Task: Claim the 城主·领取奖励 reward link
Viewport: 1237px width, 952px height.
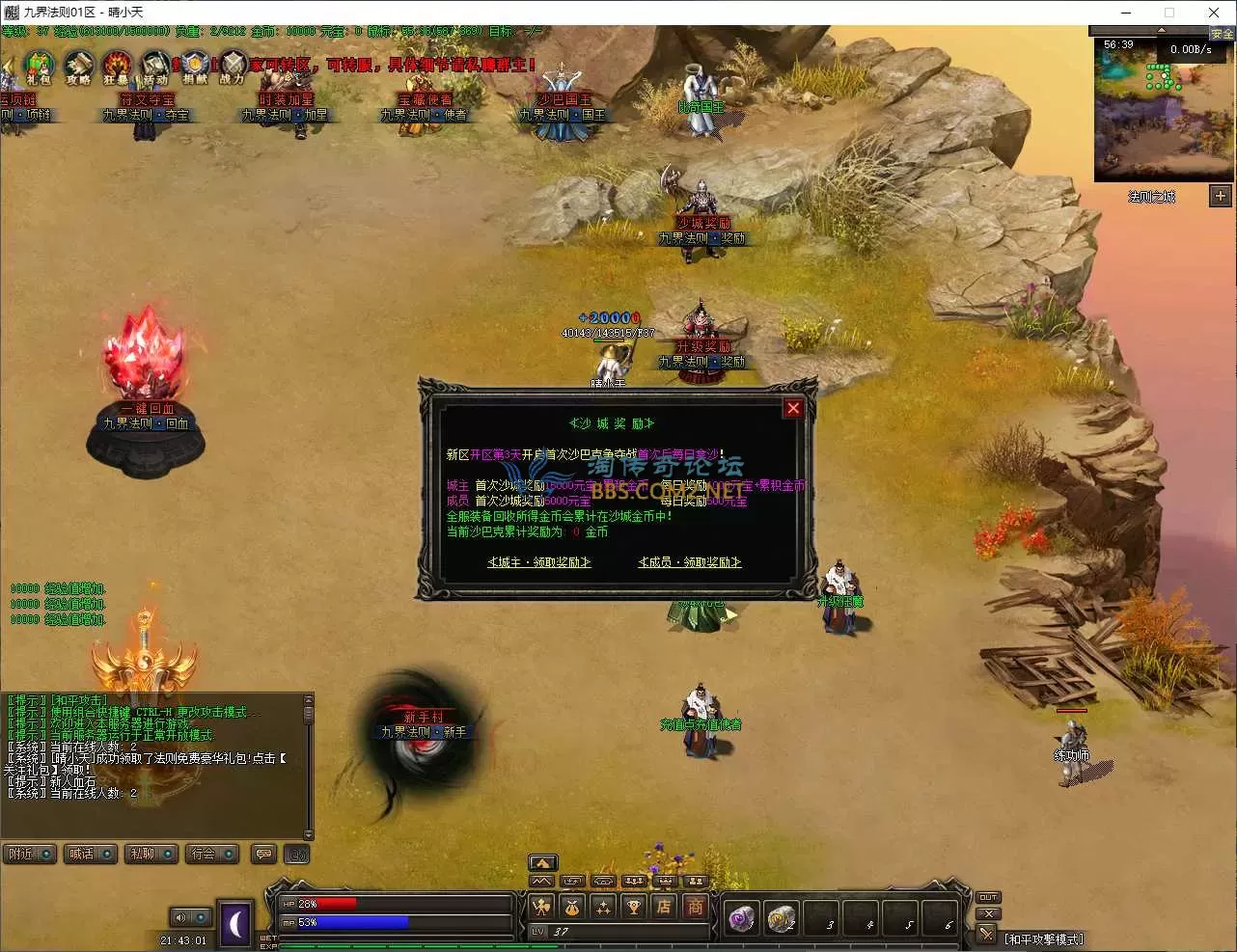Action: (539, 562)
